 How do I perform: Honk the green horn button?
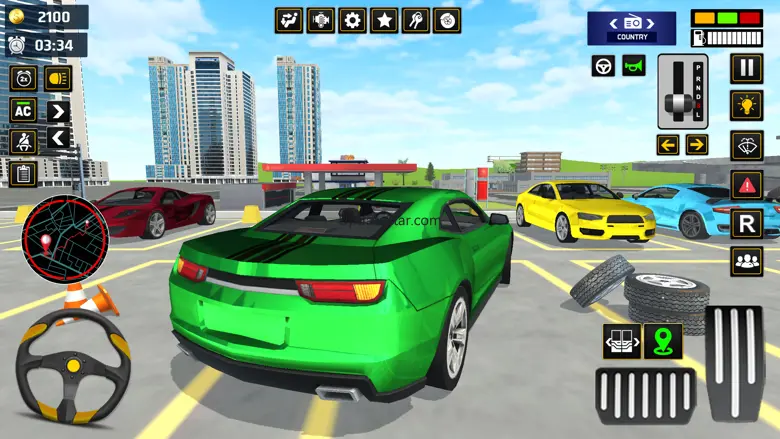coord(634,66)
